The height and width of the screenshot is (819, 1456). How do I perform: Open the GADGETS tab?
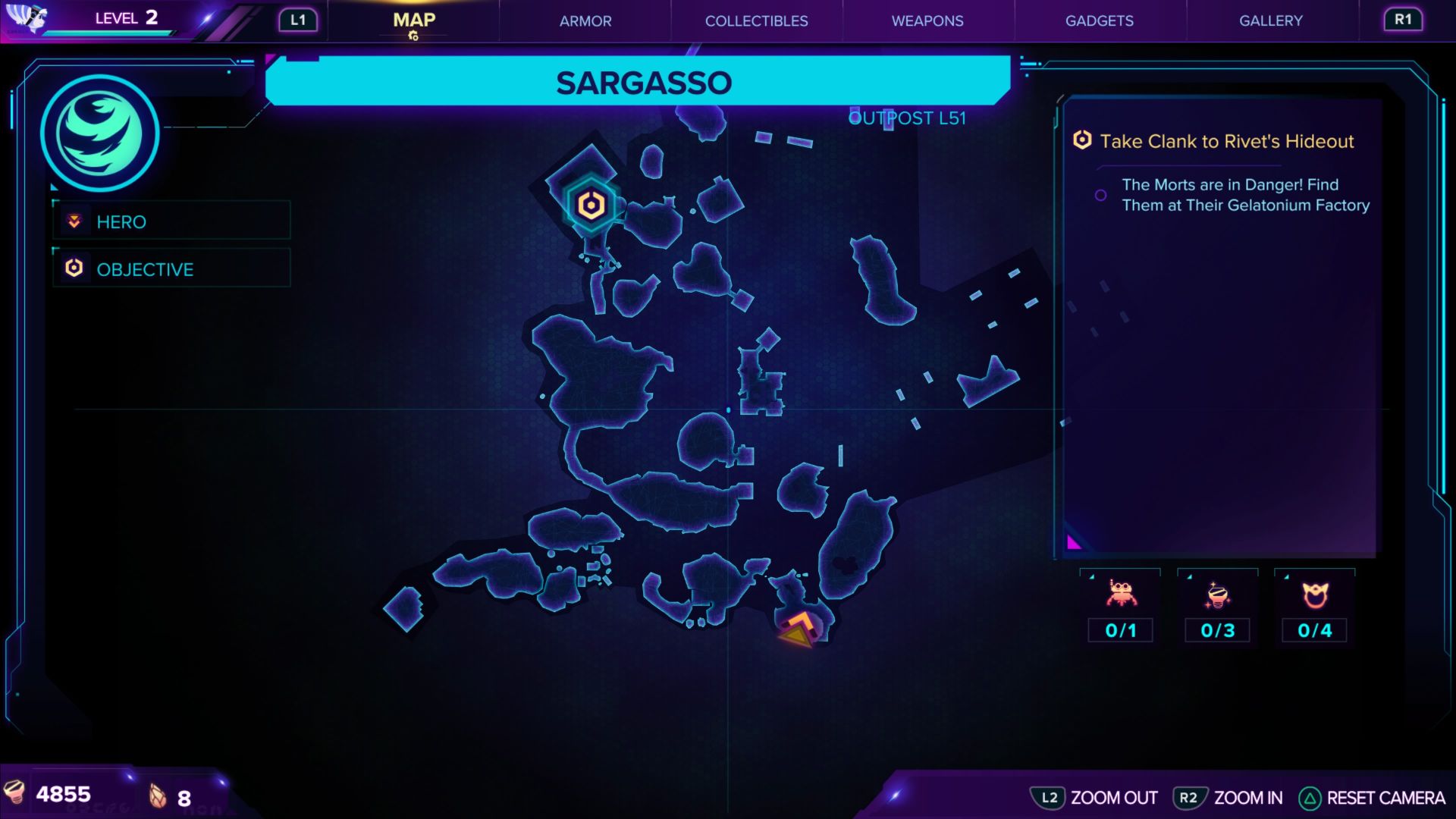[x=1100, y=20]
